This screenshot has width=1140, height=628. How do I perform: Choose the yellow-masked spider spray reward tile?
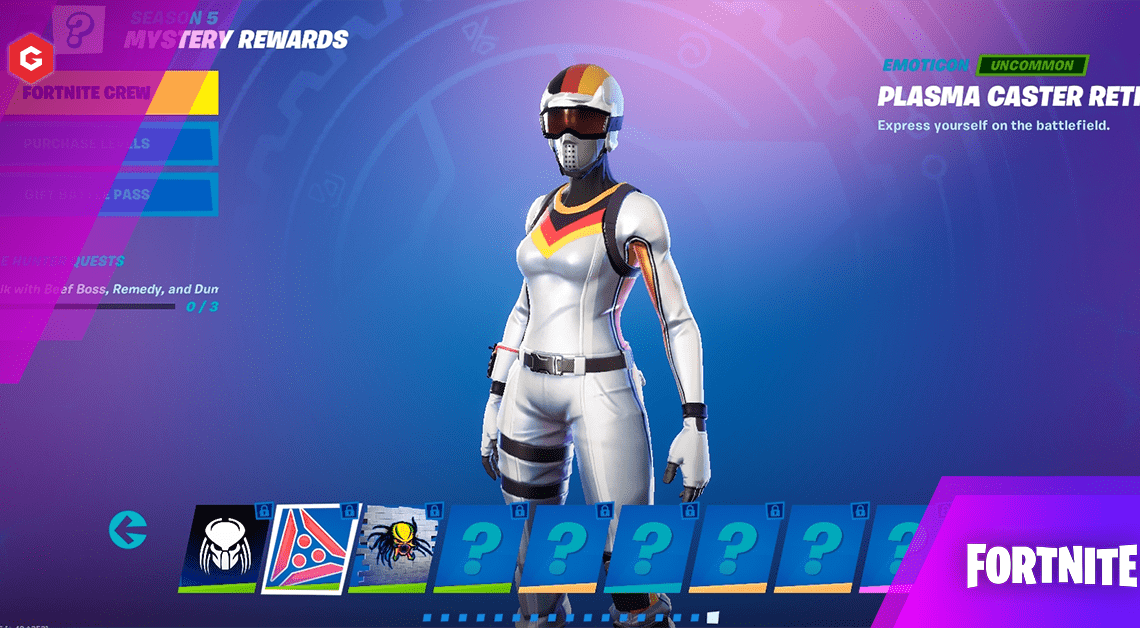(x=392, y=546)
